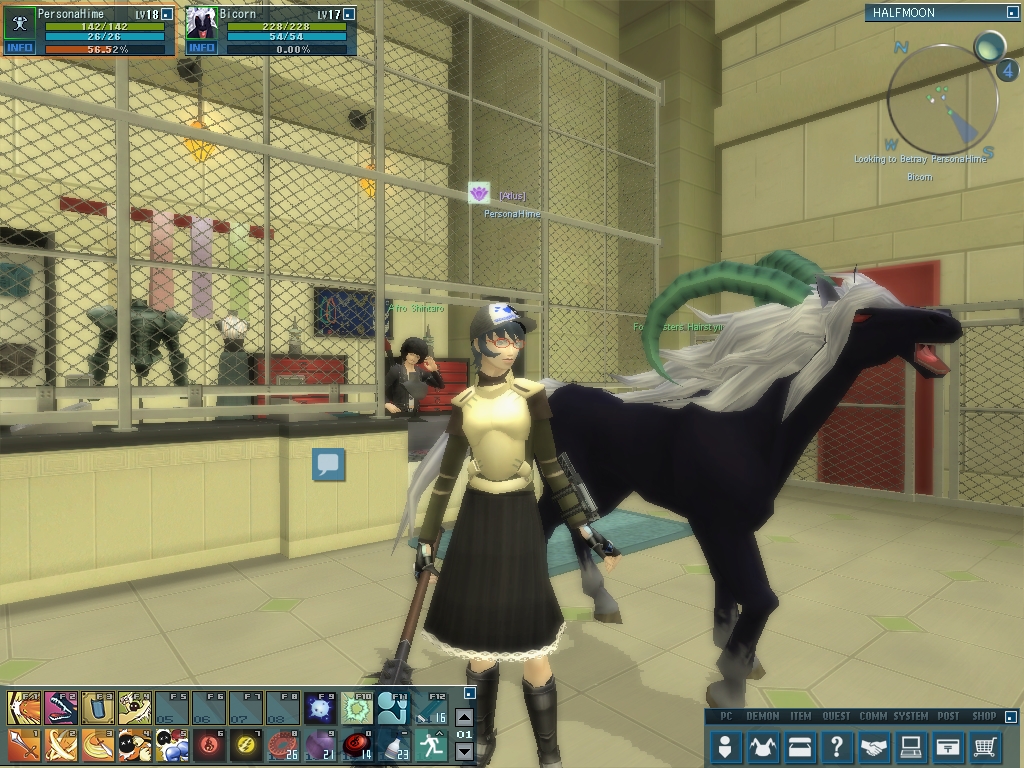Click Bicorn's INFO button

click(x=201, y=48)
